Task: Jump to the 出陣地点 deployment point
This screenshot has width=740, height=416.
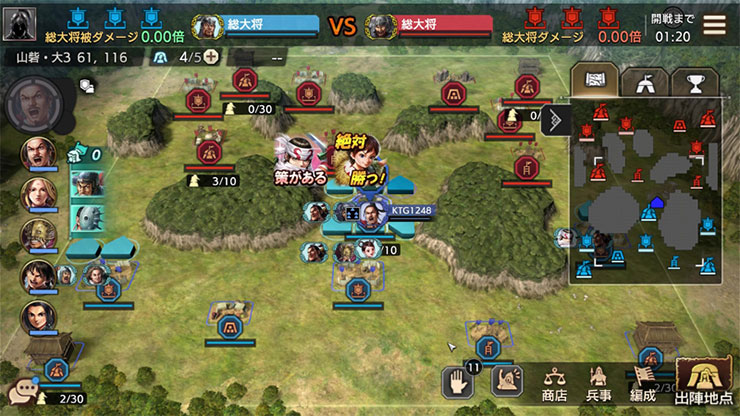Action: click(x=704, y=381)
